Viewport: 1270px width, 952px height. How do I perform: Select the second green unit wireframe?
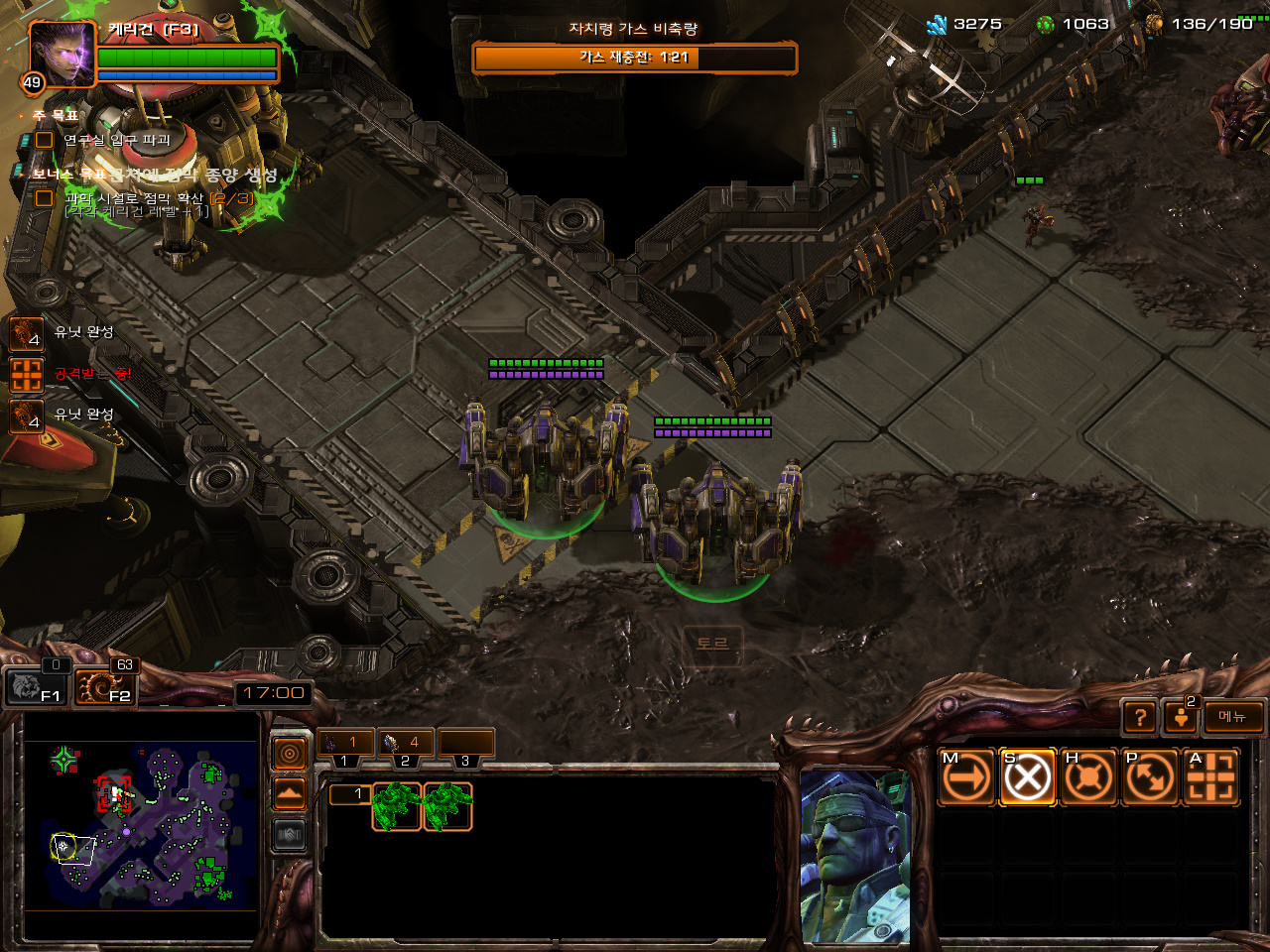[x=447, y=805]
